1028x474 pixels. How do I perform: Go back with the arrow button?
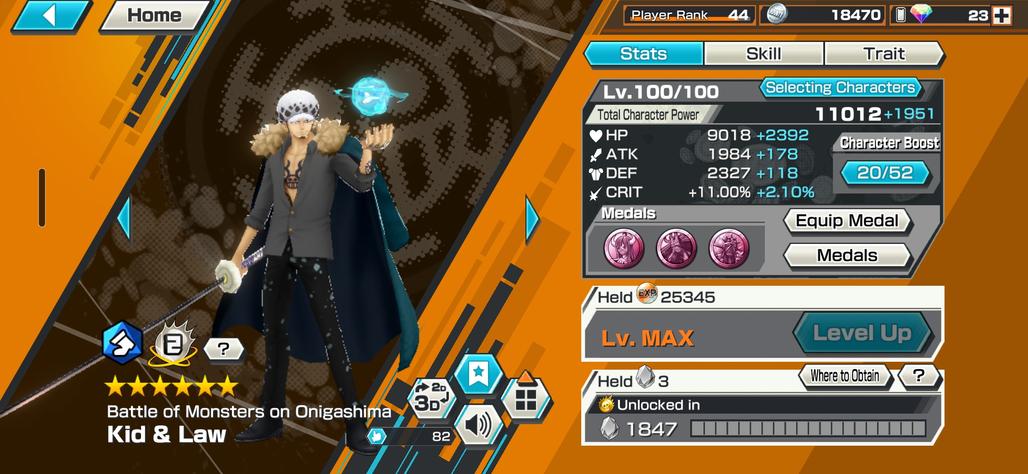click(x=48, y=16)
